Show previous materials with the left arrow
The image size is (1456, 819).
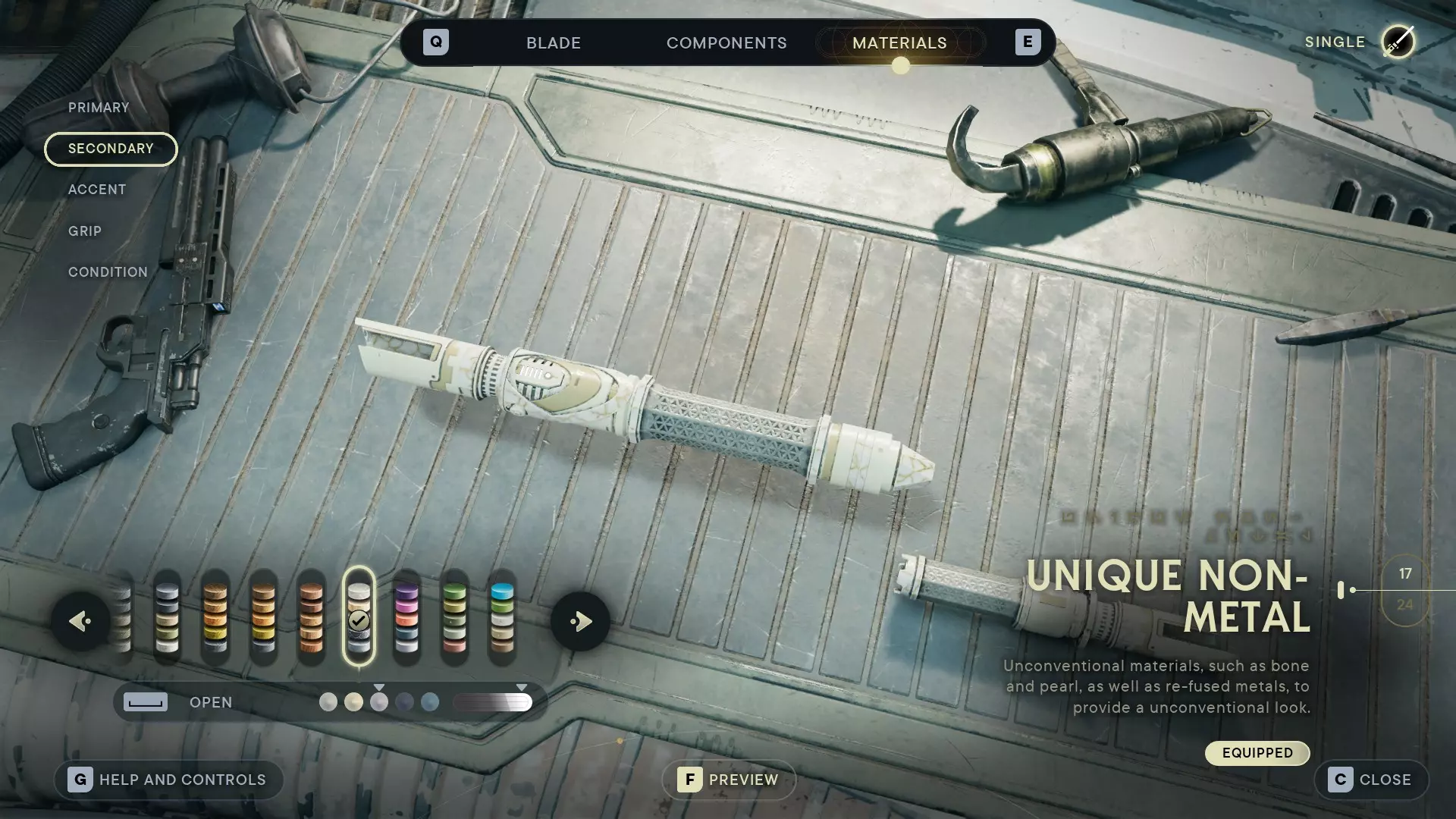(x=80, y=622)
